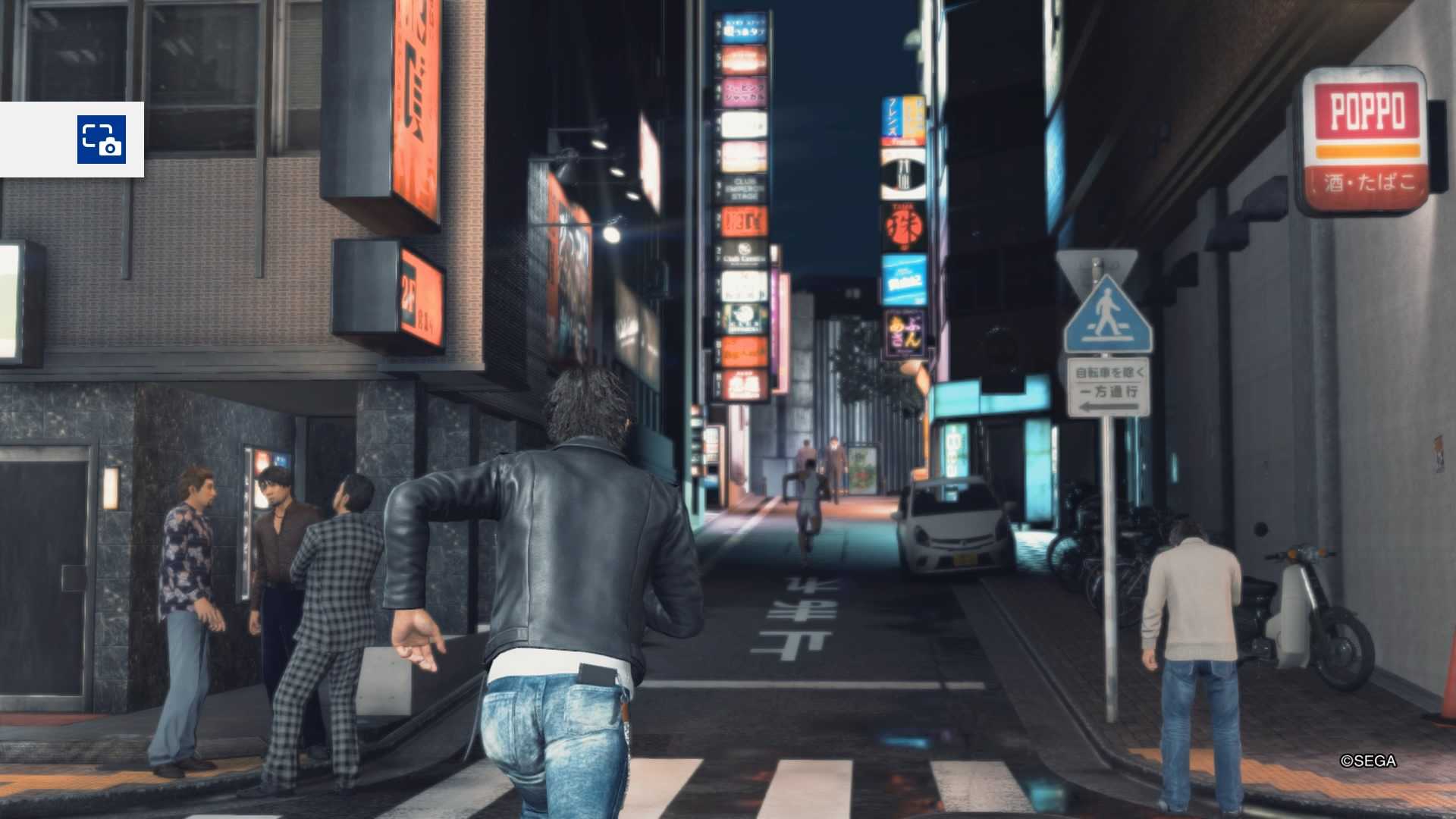
Task: Click the screenshot capture notification icon
Action: 101,140
